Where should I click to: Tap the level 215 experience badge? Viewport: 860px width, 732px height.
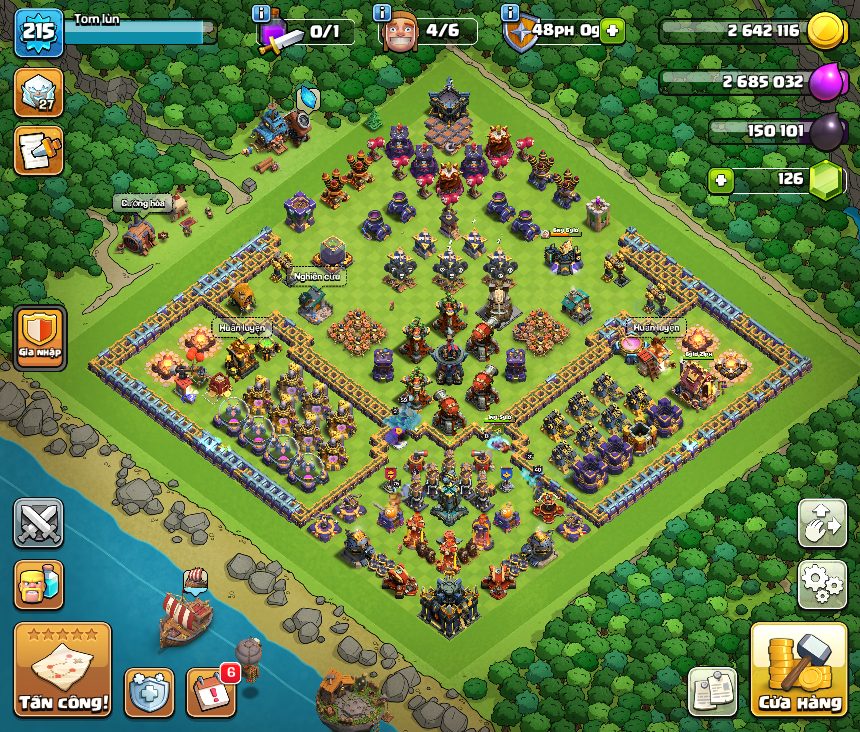[39, 33]
